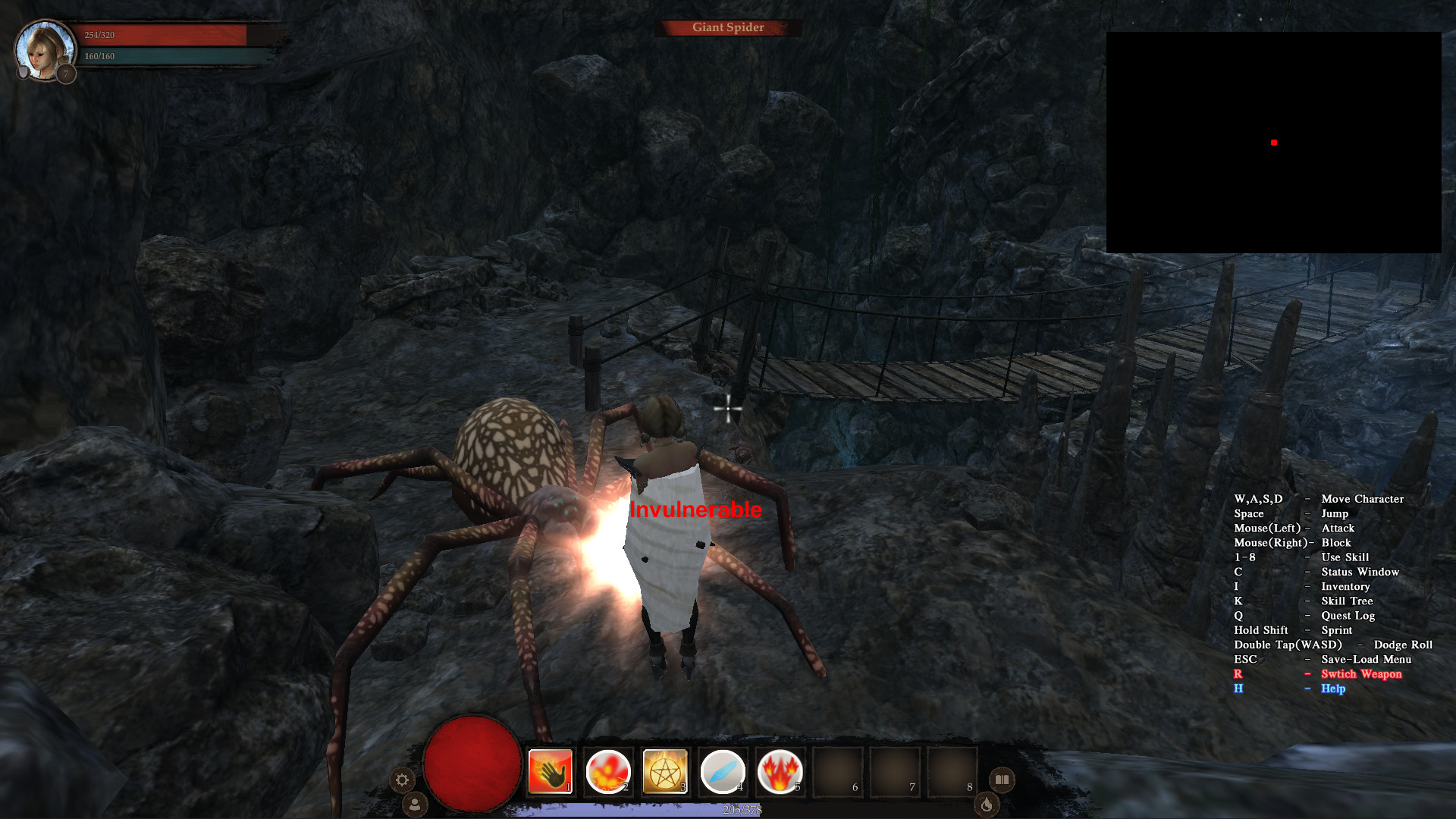
Task: Click the Swtich Weapon red text link
Action: click(x=1362, y=674)
